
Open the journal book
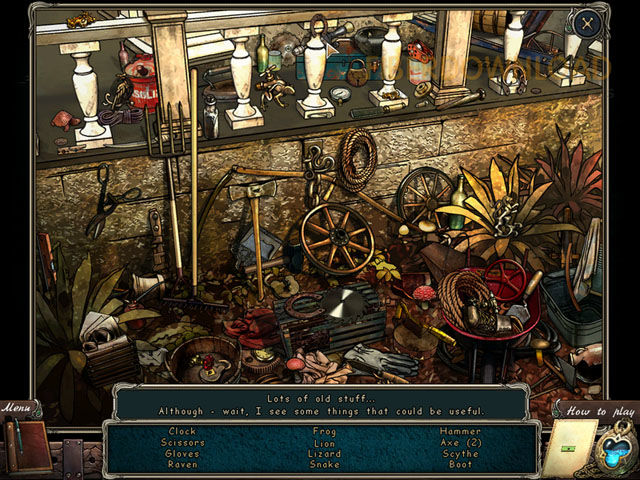pyautogui.click(x=26, y=445)
